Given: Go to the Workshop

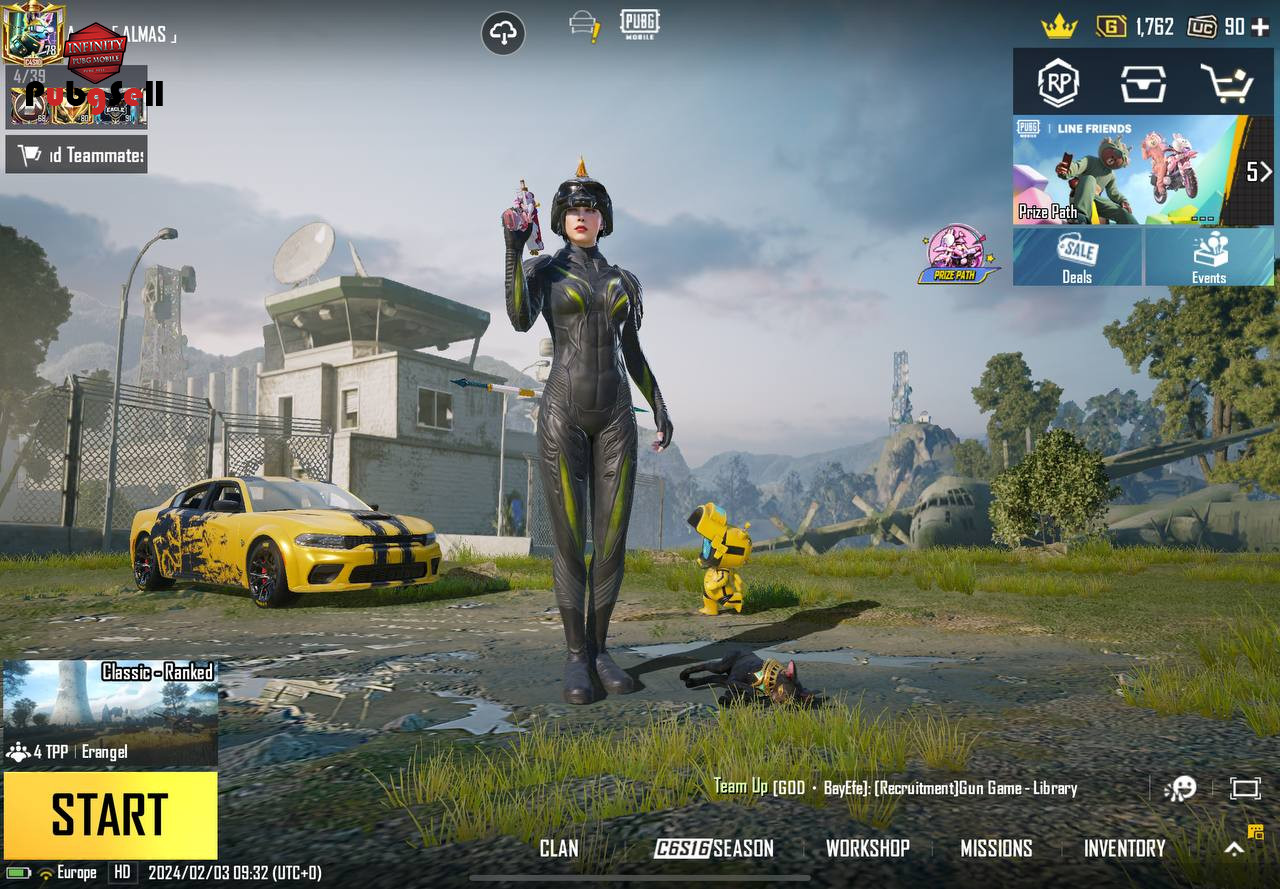Looking at the screenshot, I should (867, 849).
